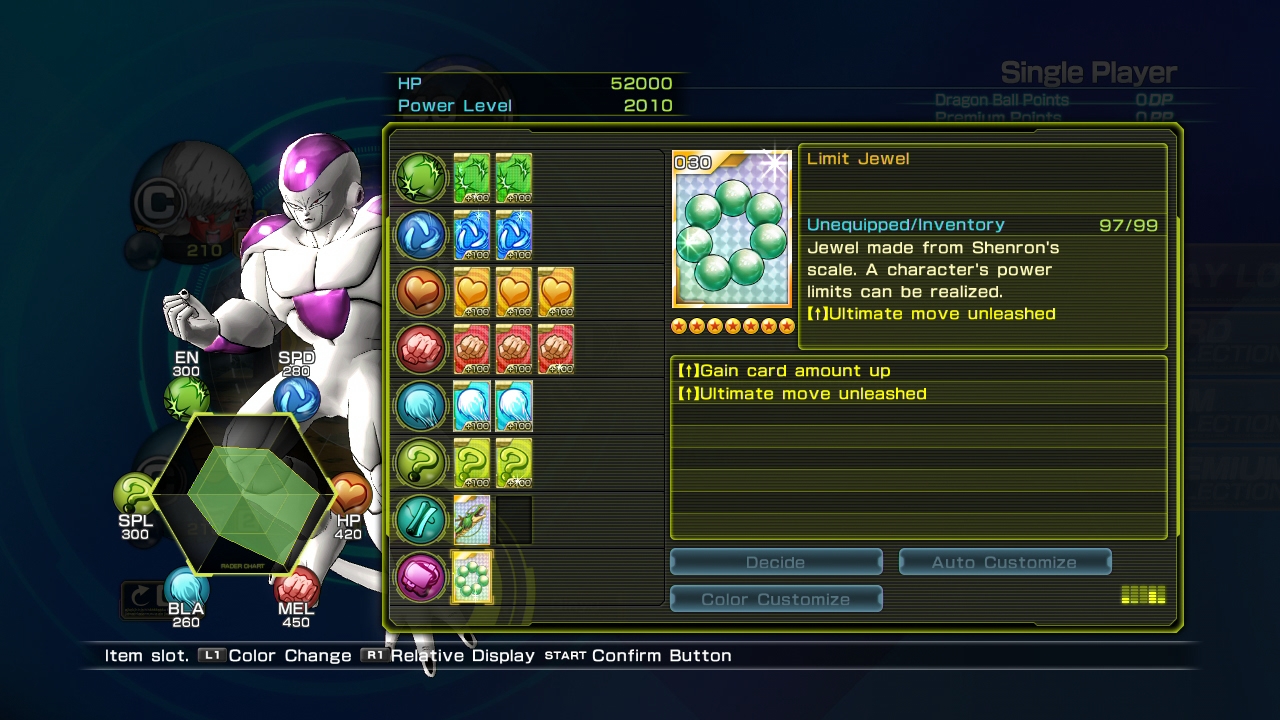Select the 'Ultimate move unleashed' list row
This screenshot has height=720, width=1280.
coord(918,394)
